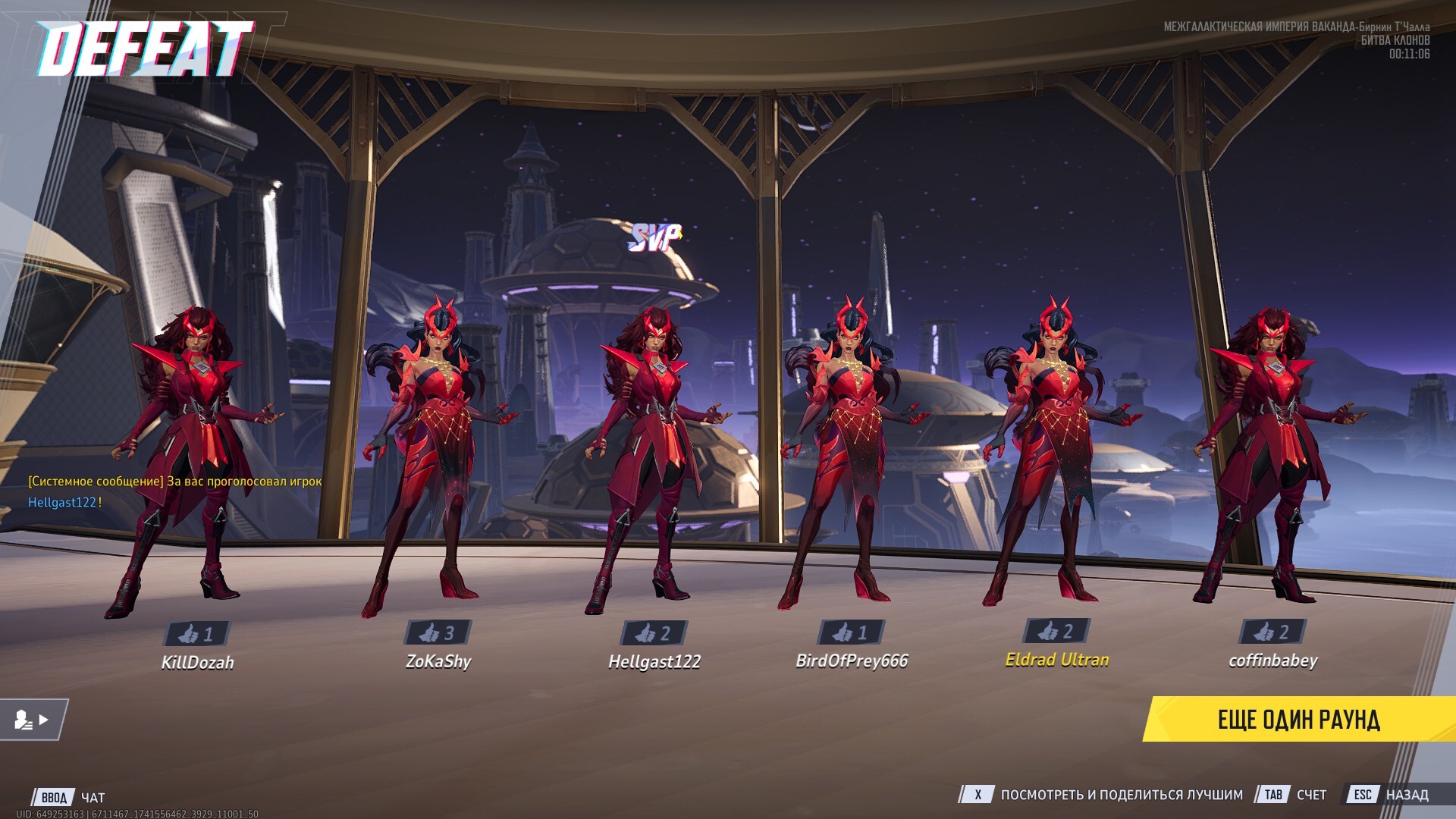
Task: Upvote player KillDozah
Action: pyautogui.click(x=196, y=633)
